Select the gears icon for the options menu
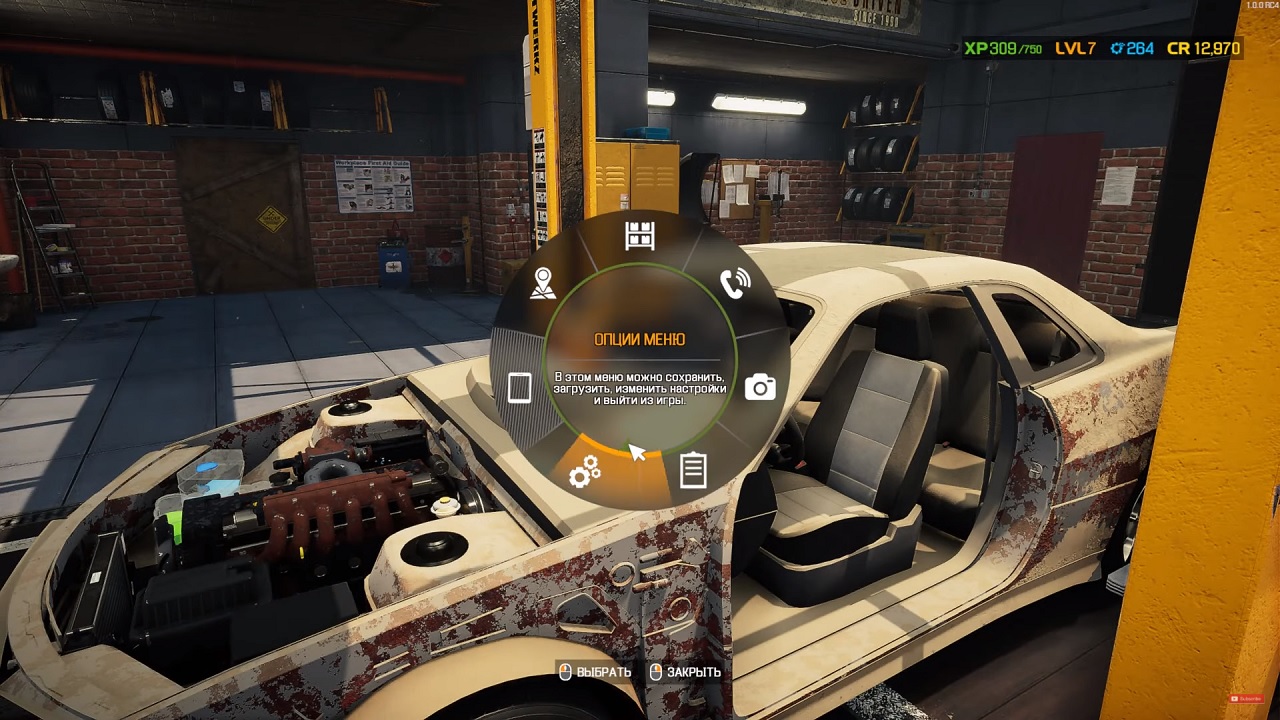Screen dimensions: 1280x720 point(586,470)
